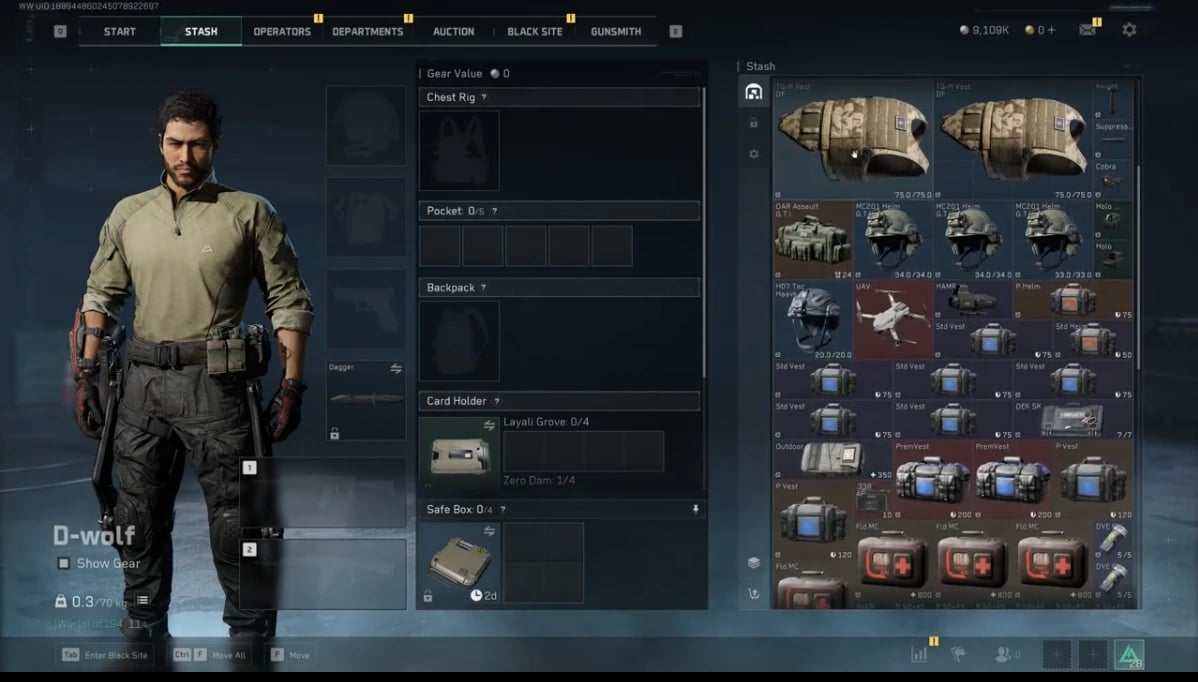Choose the Outdoor backpack item
1198x682 pixels.
(832, 460)
